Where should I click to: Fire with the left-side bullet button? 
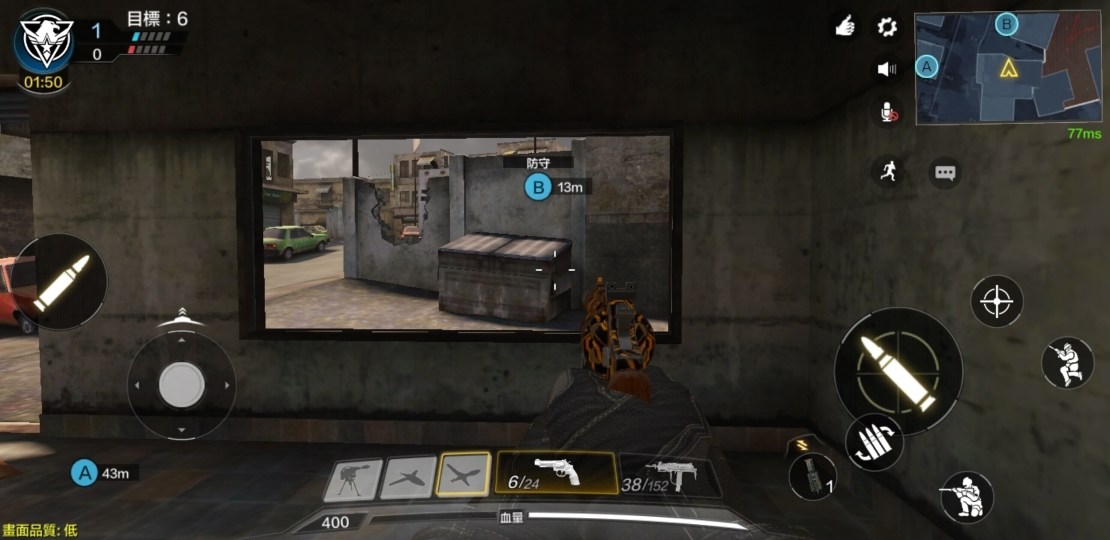pos(62,283)
